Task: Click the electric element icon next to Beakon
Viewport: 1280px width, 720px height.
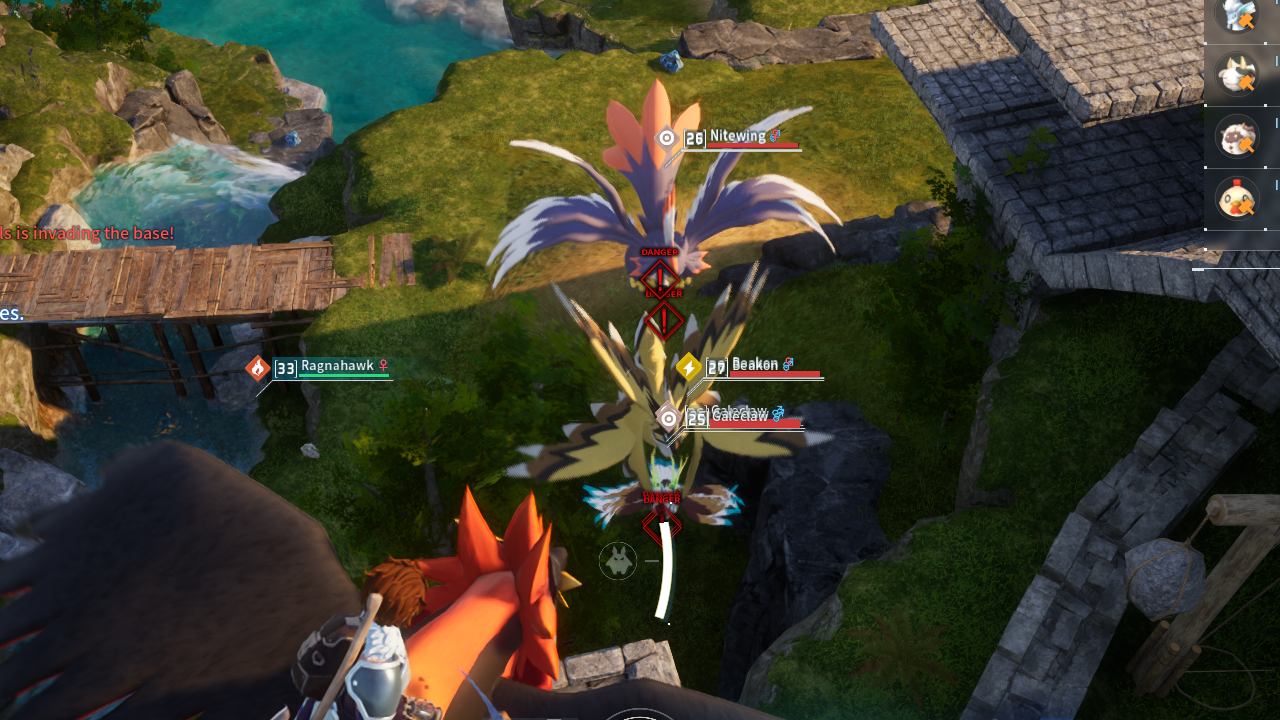Action: (x=689, y=367)
